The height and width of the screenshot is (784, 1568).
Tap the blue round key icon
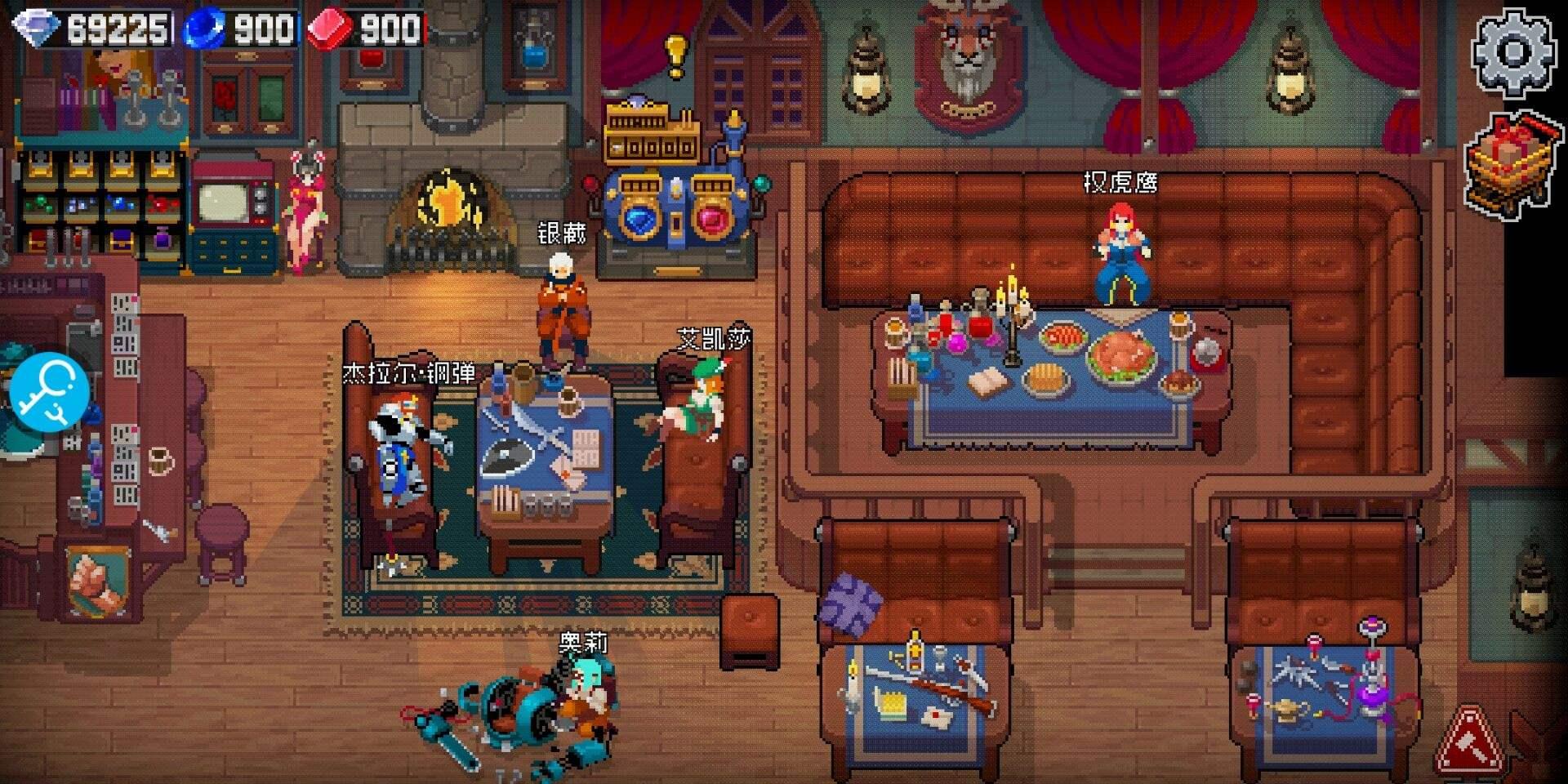click(51, 393)
